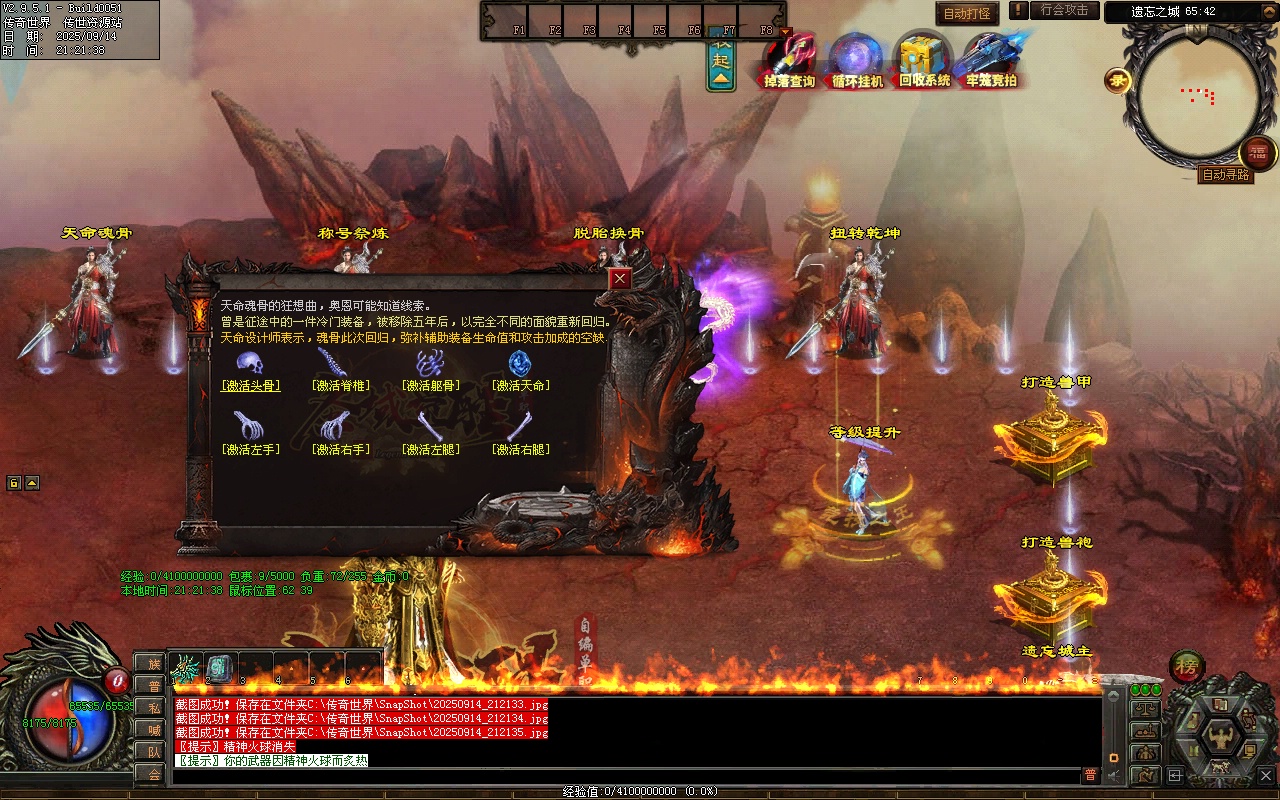The height and width of the screenshot is (800, 1280).
Task: Start 循环挂机 auto-grind orb
Action: (857, 60)
